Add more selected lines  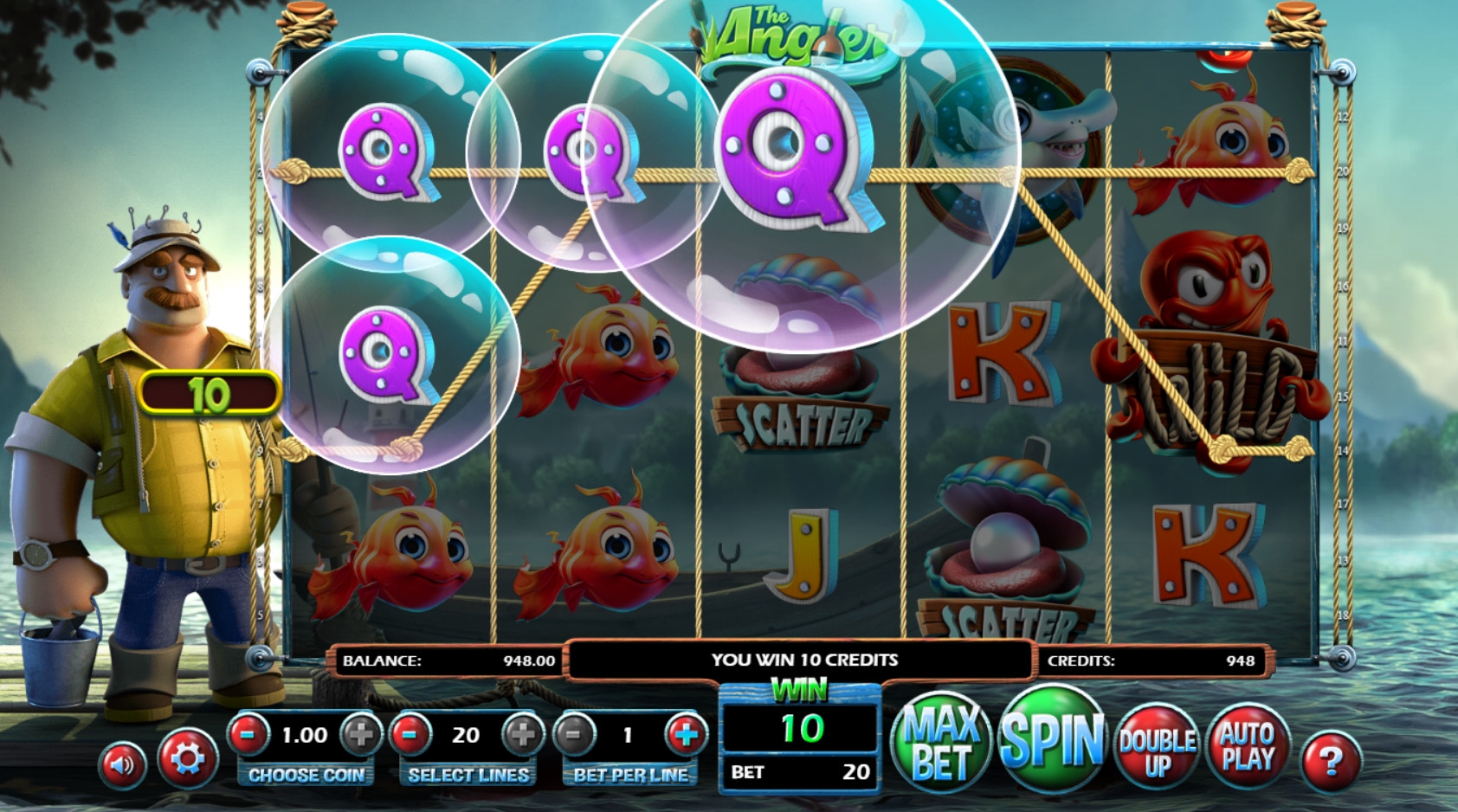click(x=522, y=735)
